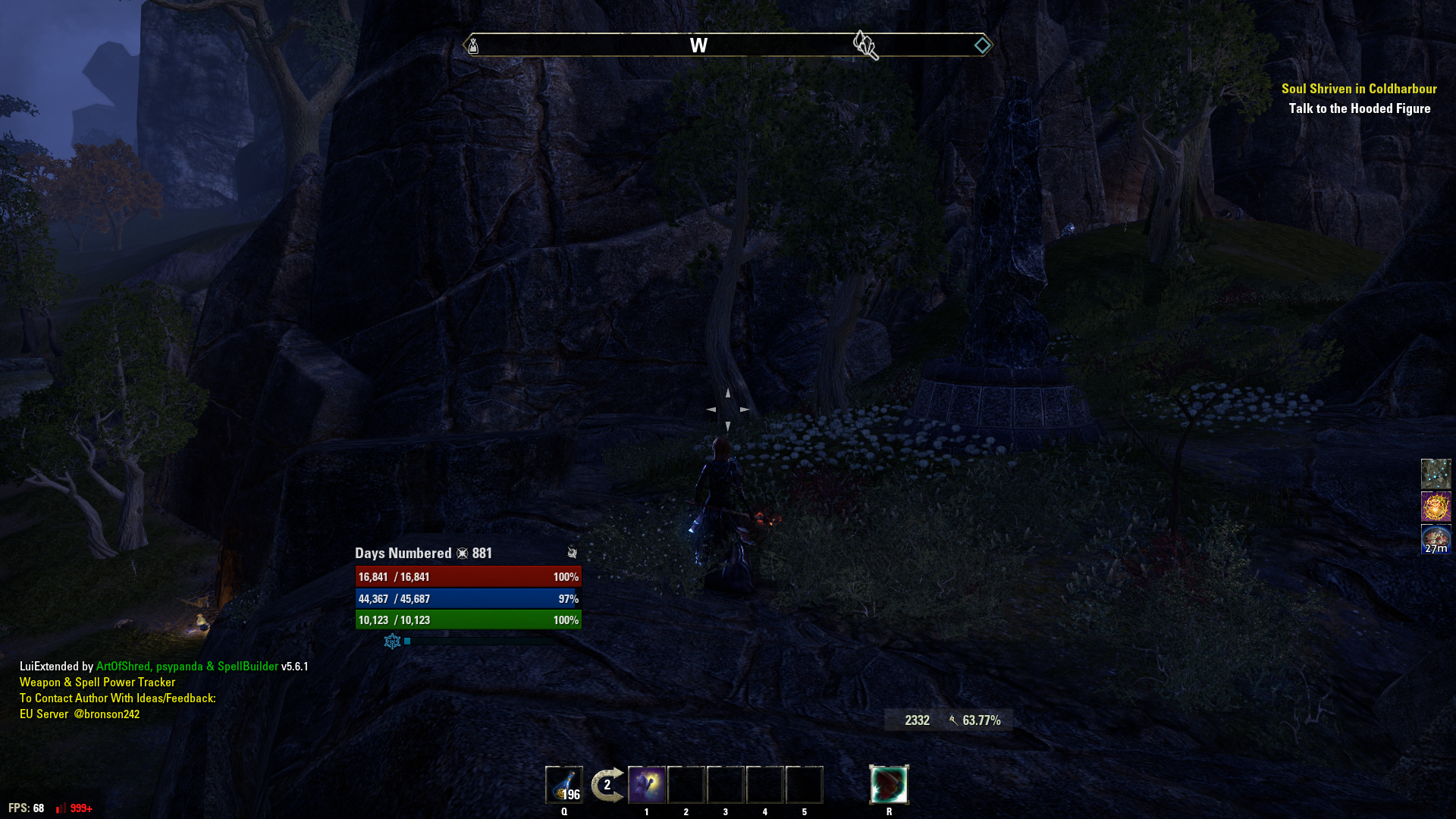Click the fiery mundus buff icon
Screen dimensions: 1456x819
[1437, 506]
